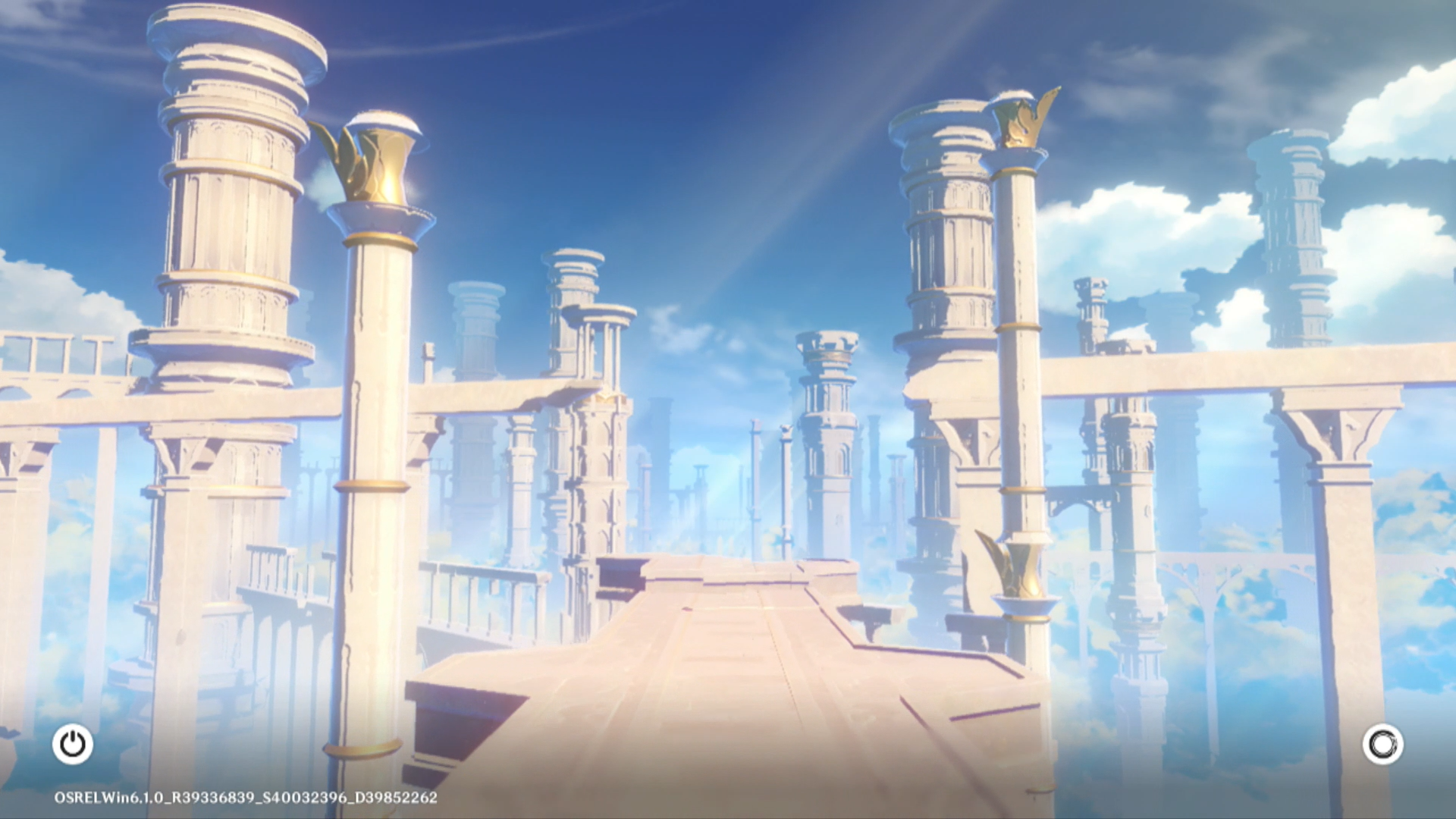Click the power exit button

[x=73, y=744]
